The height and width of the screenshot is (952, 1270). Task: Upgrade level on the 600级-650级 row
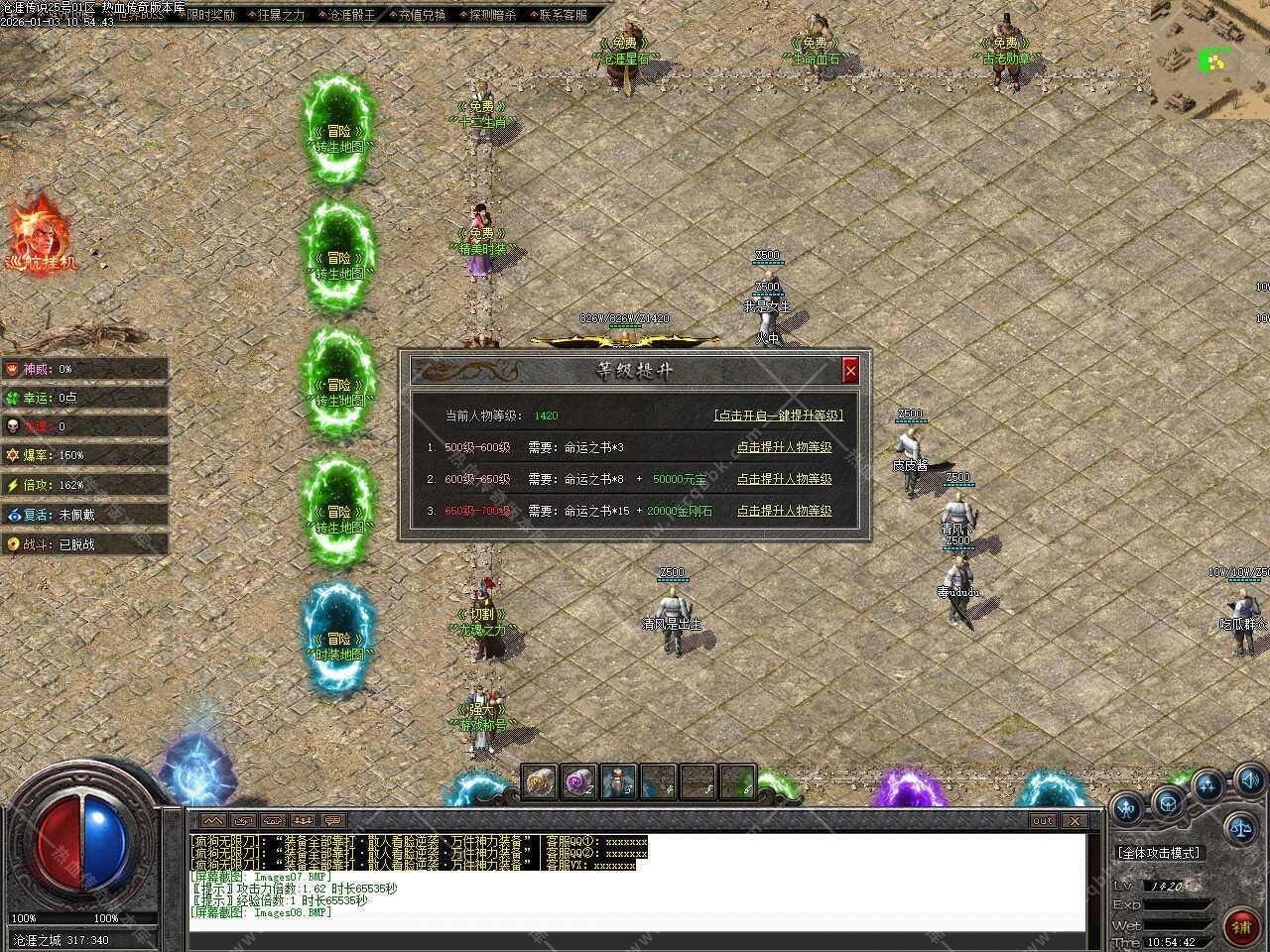784,479
